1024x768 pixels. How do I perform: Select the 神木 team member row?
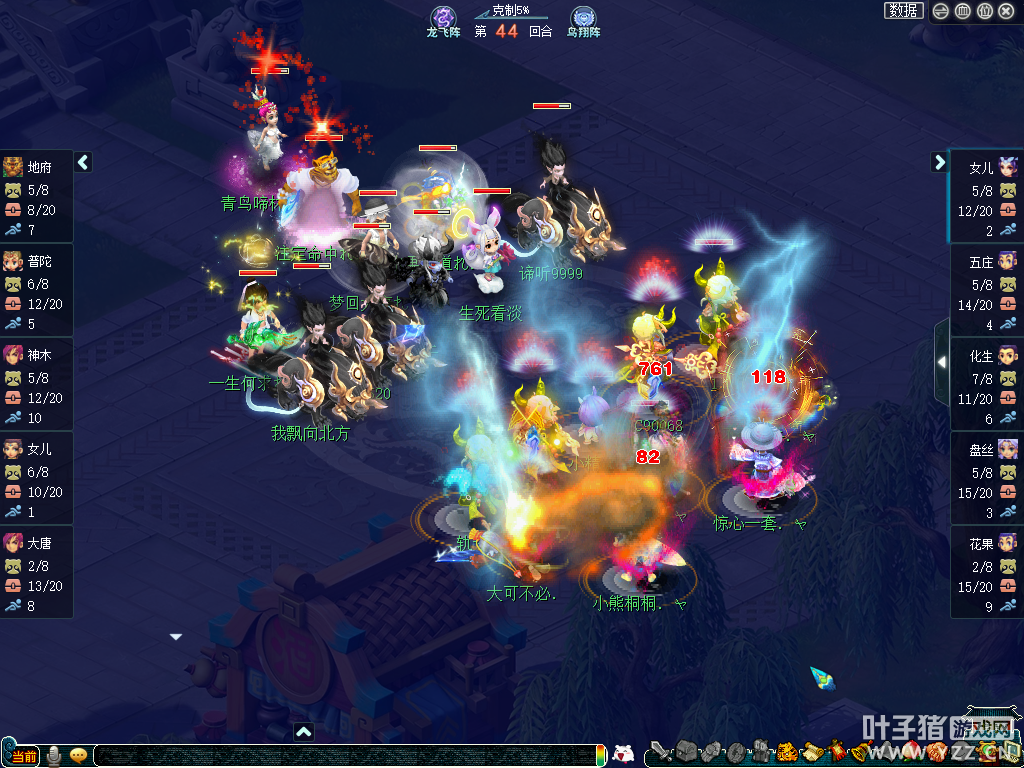[x=38, y=384]
